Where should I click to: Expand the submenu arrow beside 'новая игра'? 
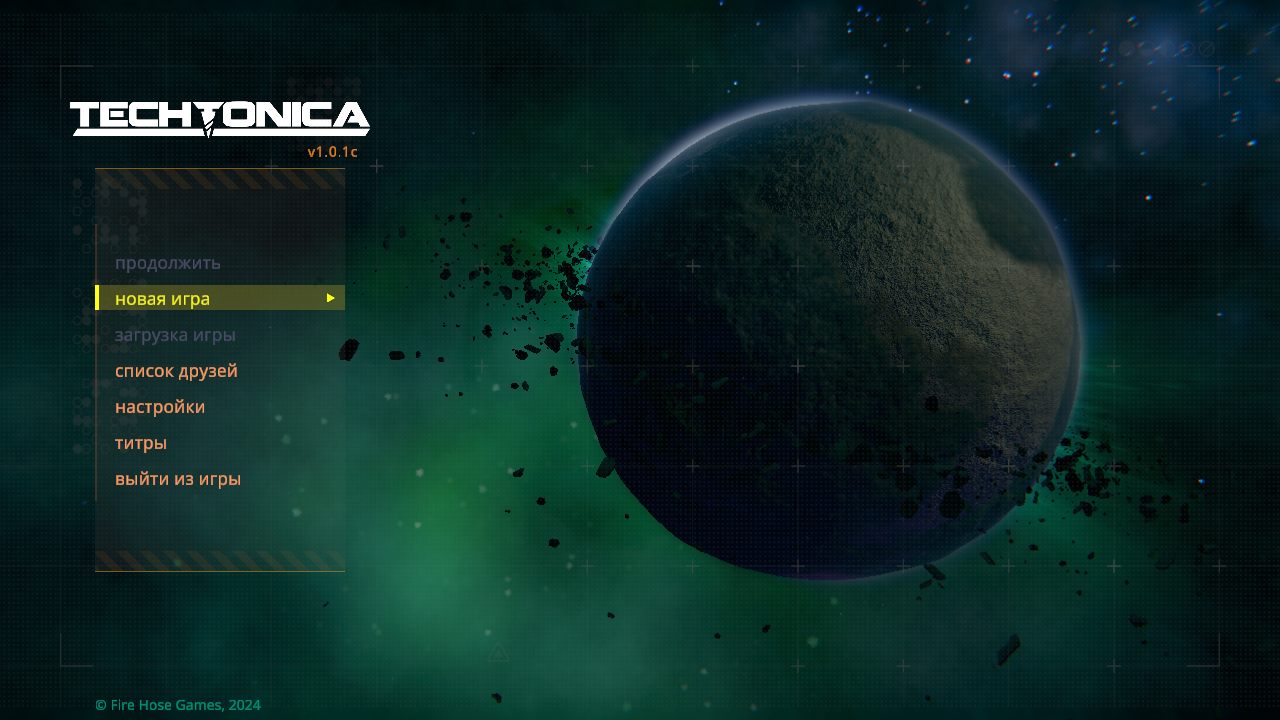(330, 298)
